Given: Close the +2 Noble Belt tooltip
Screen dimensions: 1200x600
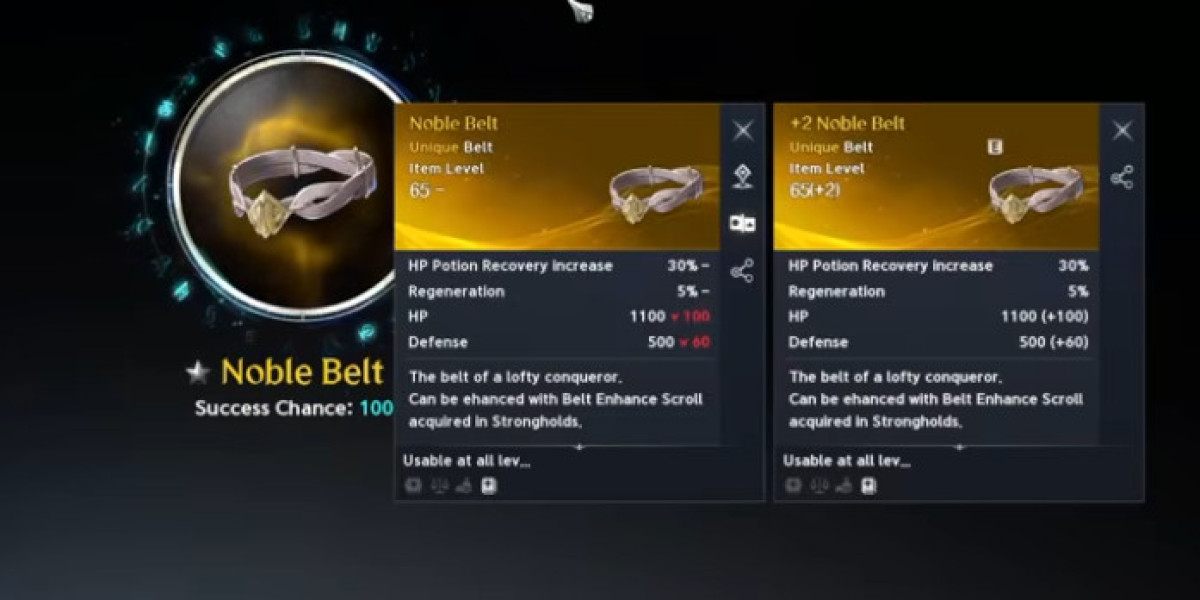Looking at the screenshot, I should tap(1122, 130).
